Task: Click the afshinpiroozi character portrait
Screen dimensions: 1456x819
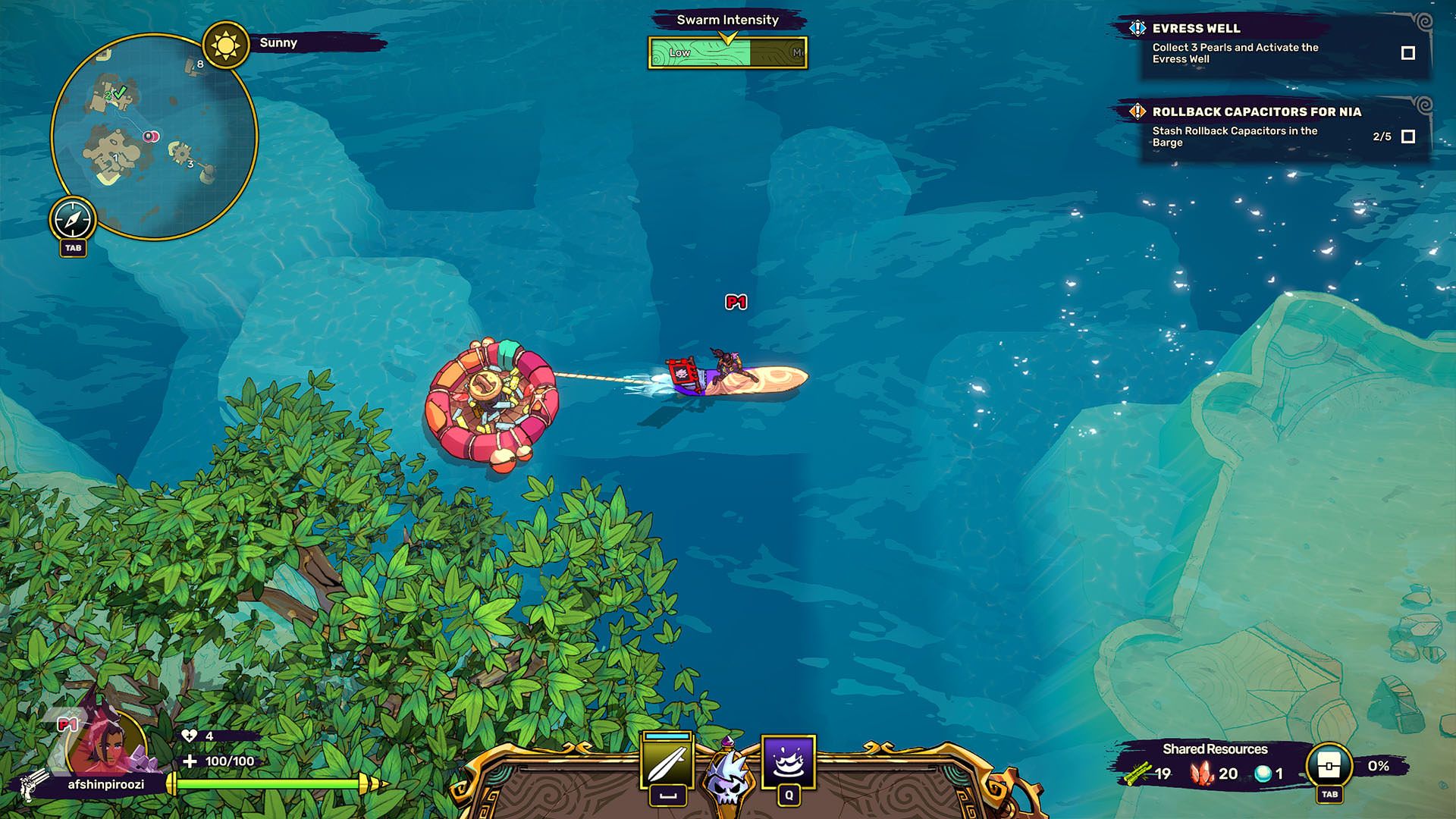Action: [105, 745]
